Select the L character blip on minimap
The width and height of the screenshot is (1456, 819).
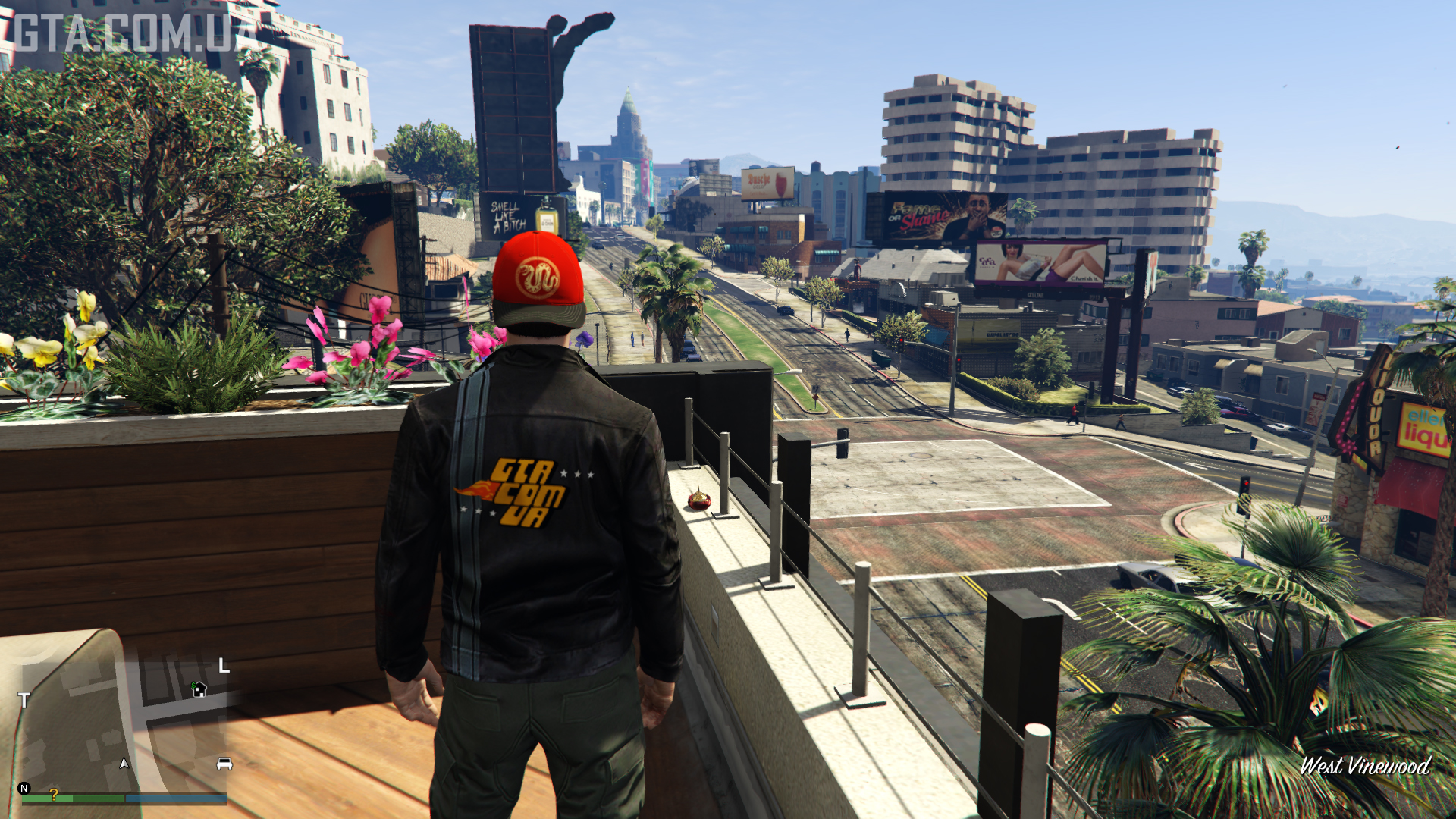(x=224, y=666)
